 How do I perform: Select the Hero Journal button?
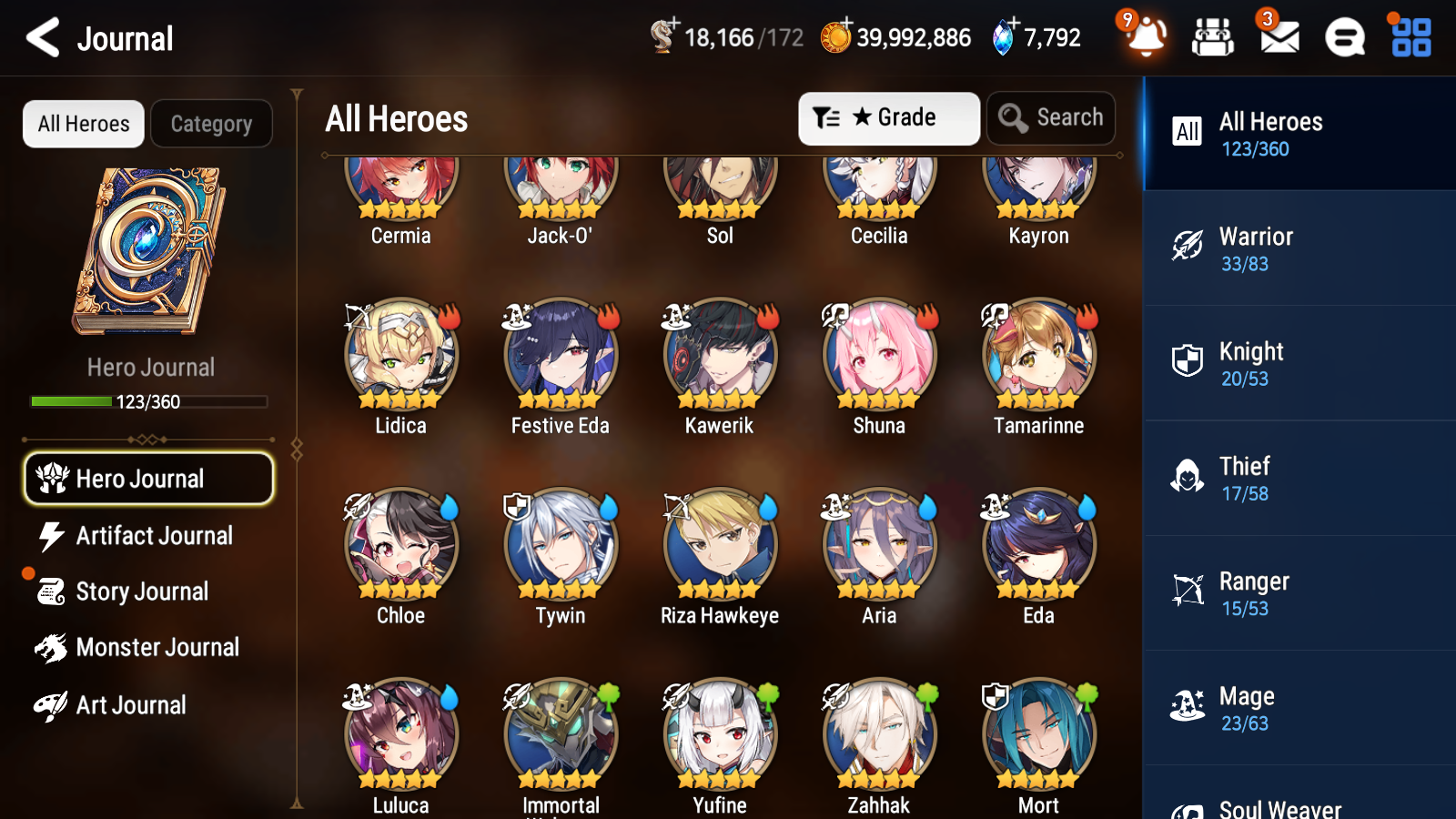point(148,479)
